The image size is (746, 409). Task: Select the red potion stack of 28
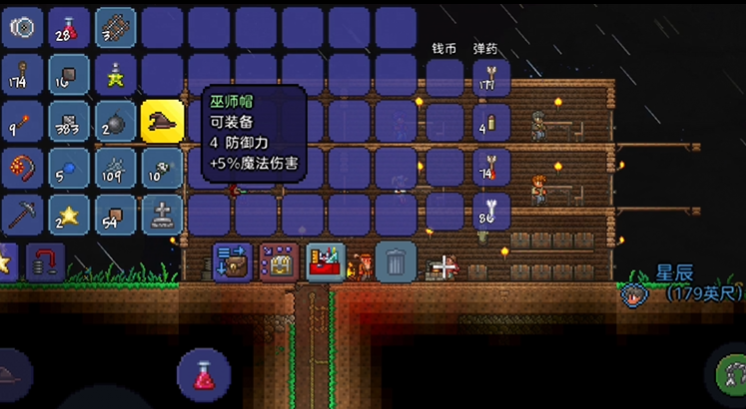68,28
